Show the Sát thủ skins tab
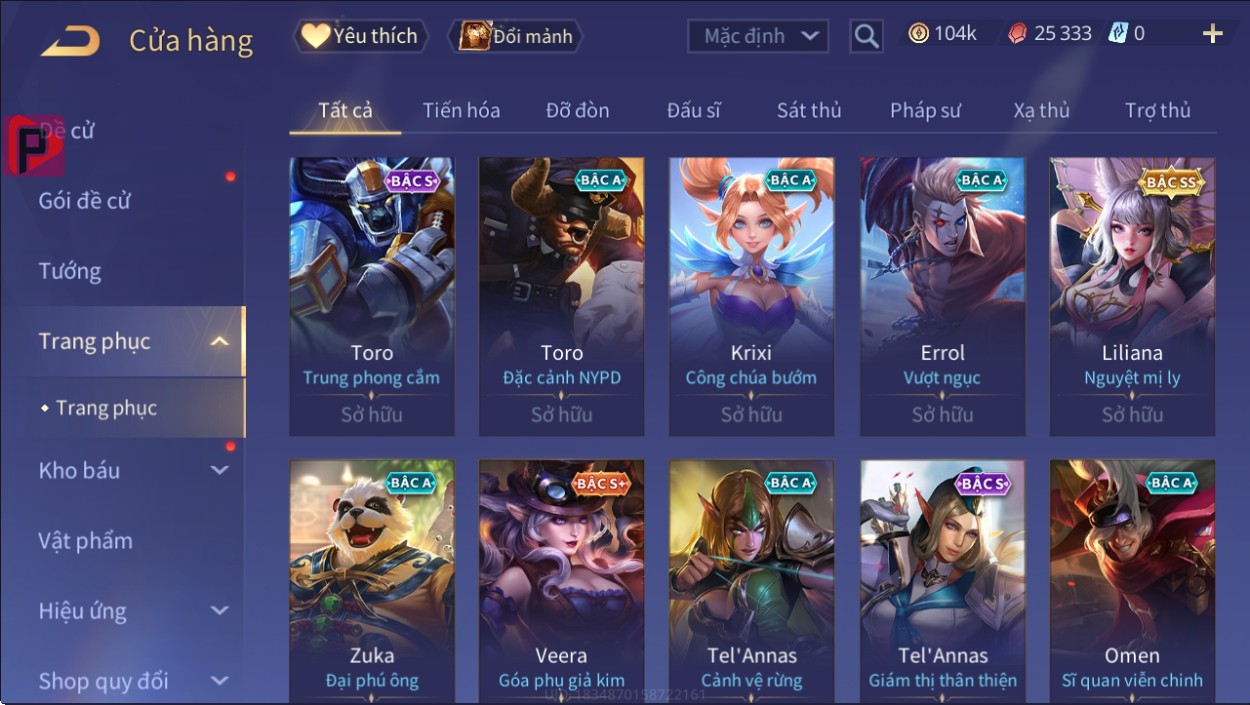 tap(809, 110)
